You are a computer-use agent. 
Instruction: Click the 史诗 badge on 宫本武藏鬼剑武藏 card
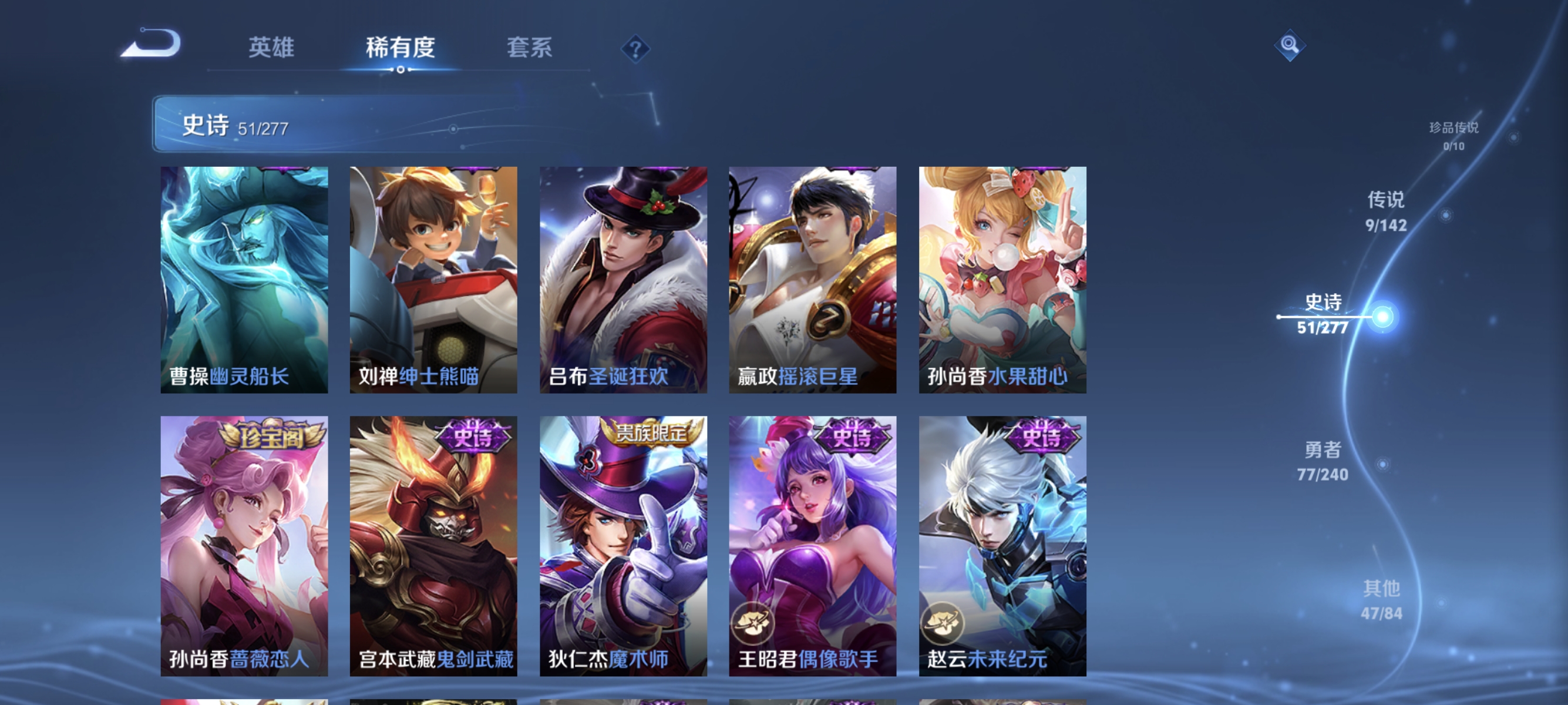(473, 437)
